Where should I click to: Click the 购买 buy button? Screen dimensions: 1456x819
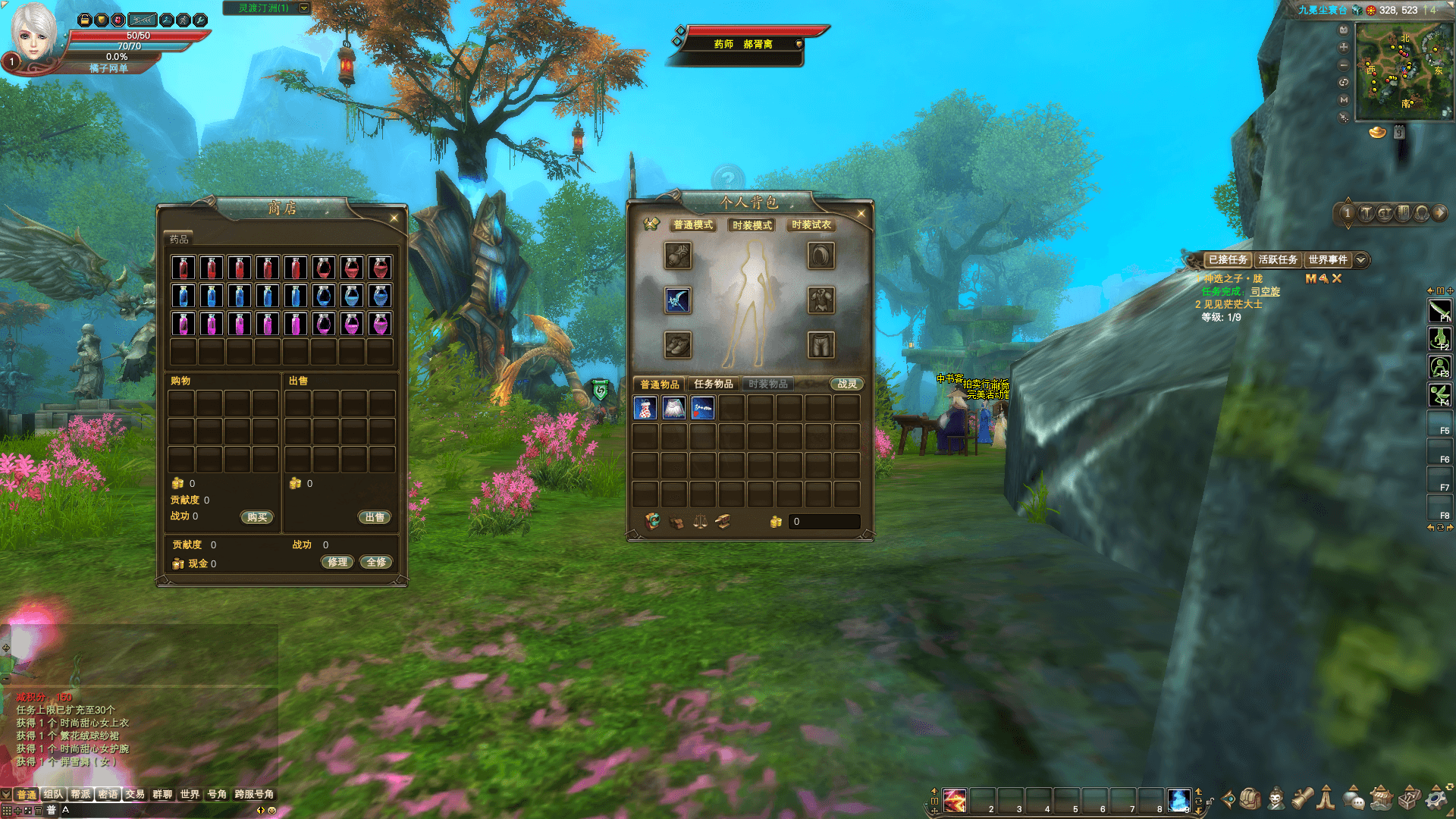[257, 517]
